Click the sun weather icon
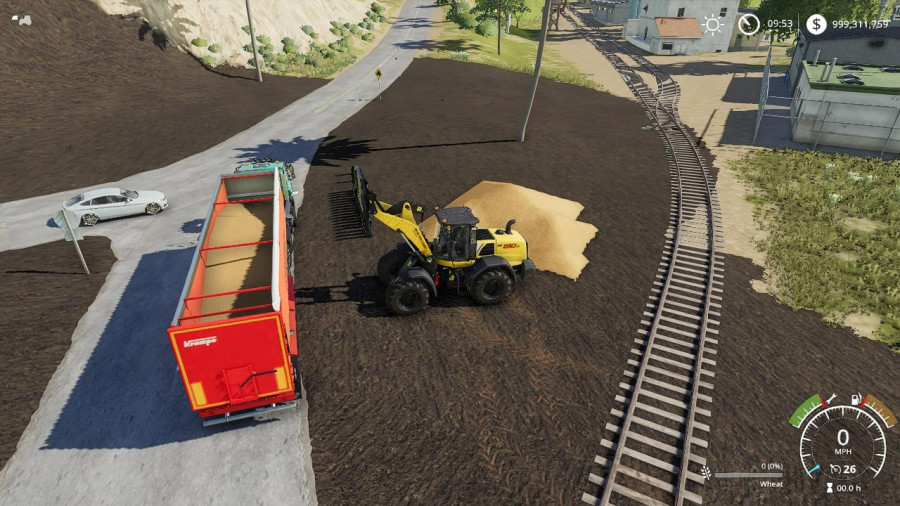Screen dimensions: 900x506 [713, 24]
